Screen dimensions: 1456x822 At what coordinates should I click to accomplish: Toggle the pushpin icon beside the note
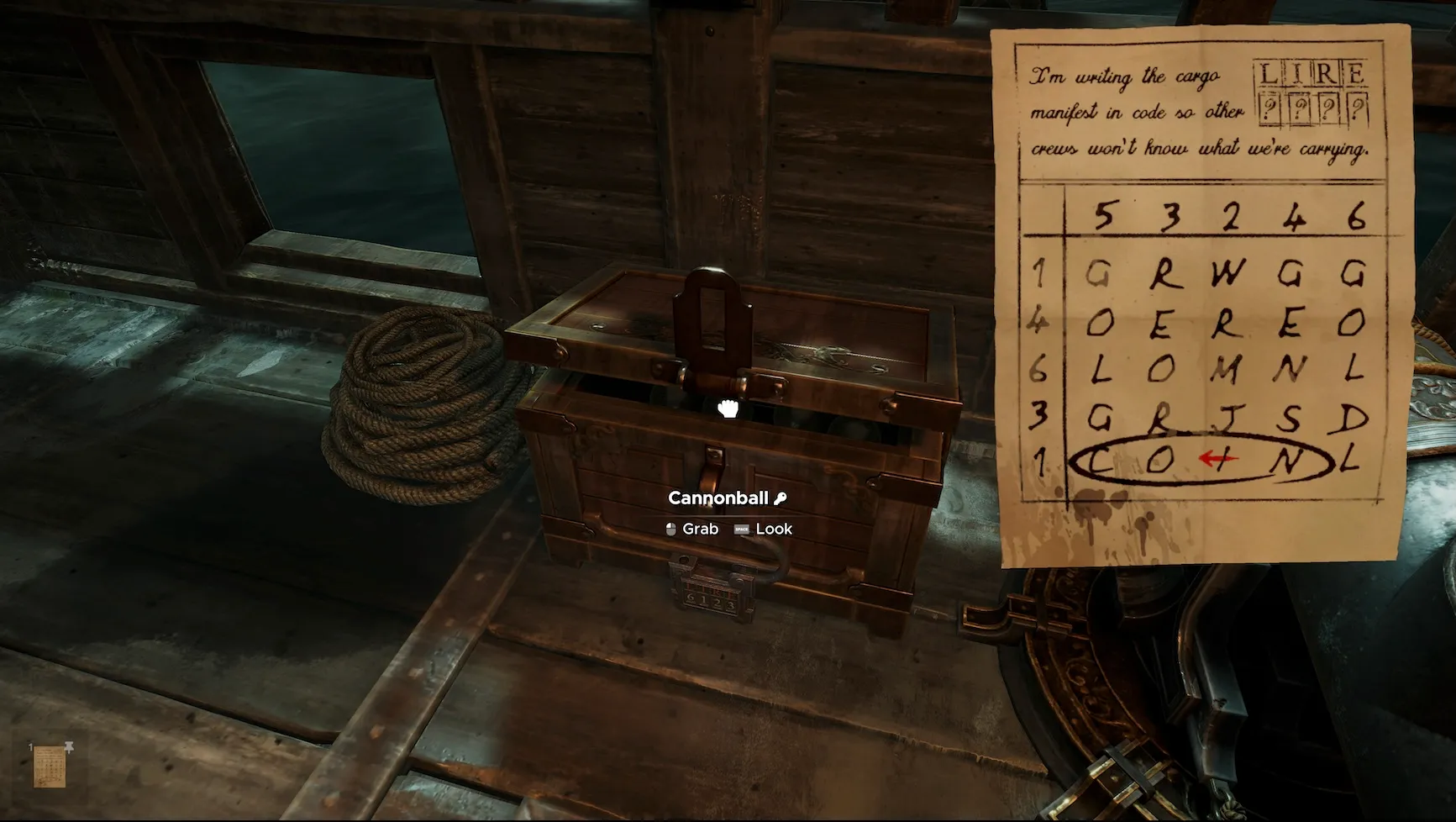point(69,746)
